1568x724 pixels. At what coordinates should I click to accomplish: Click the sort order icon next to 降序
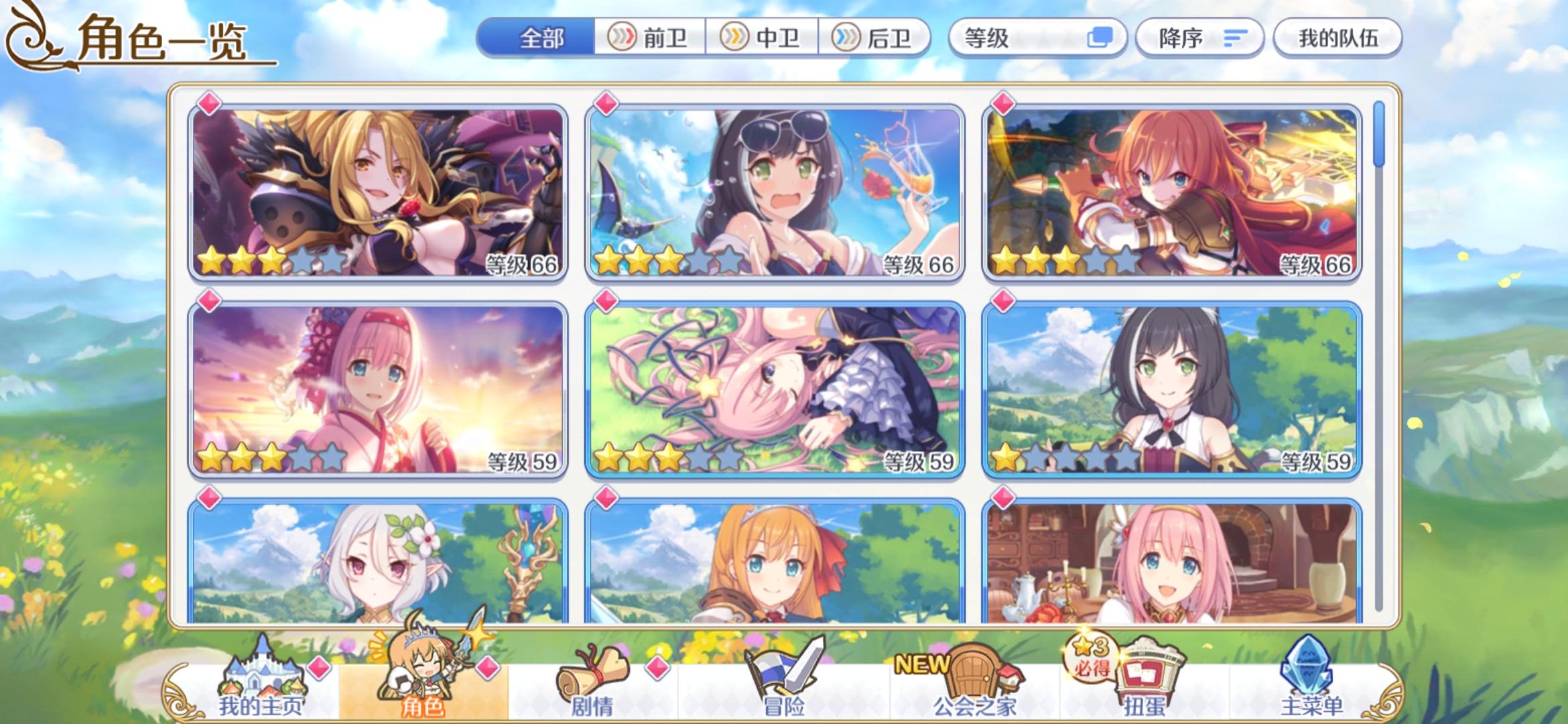[x=1238, y=38]
